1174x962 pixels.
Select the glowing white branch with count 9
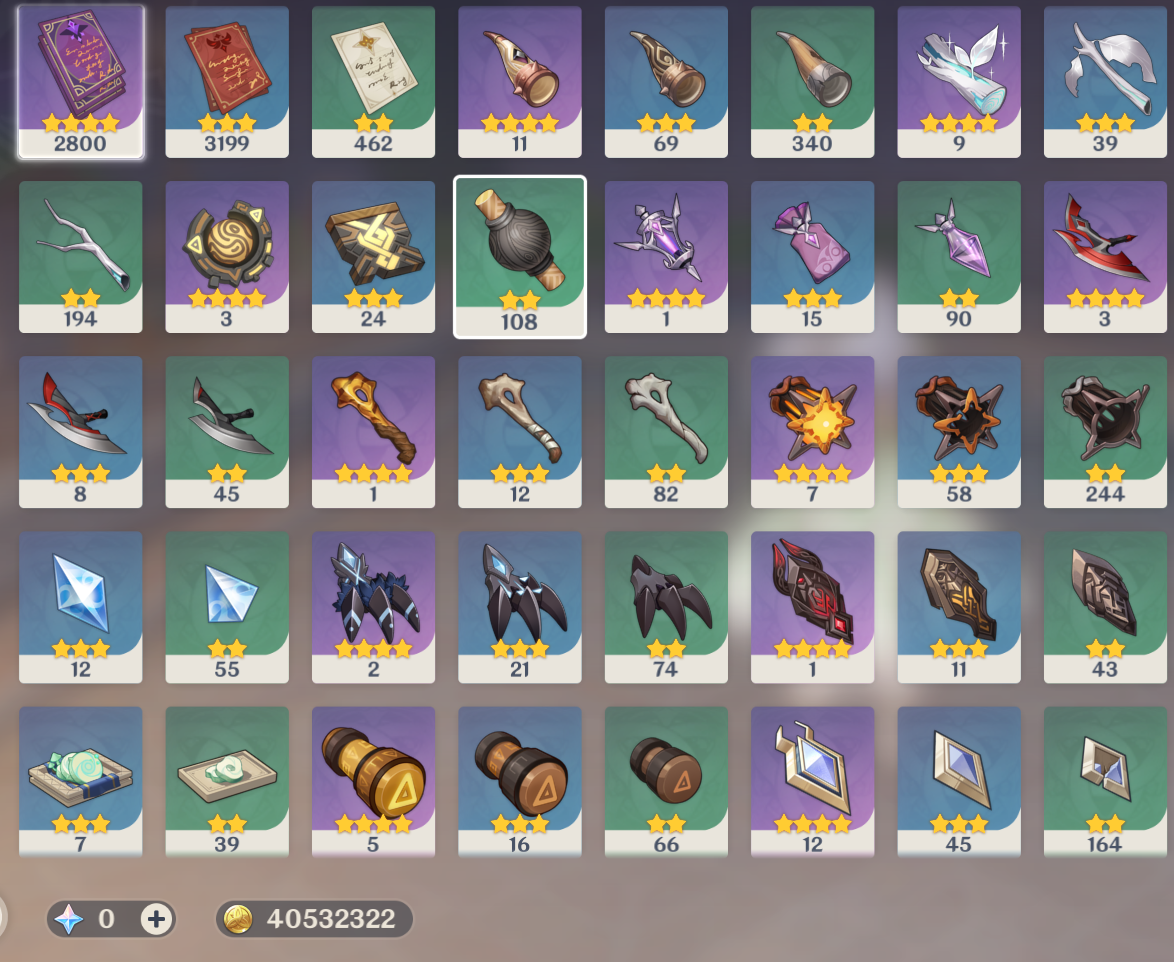click(958, 81)
